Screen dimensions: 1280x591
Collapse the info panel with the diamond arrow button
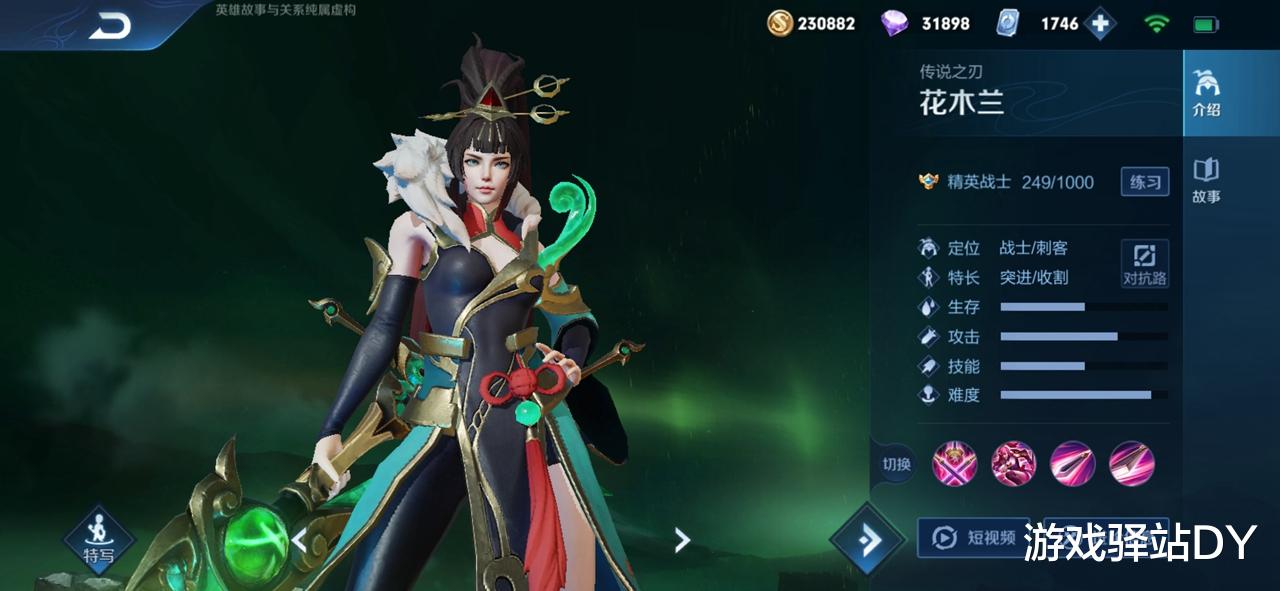[866, 540]
